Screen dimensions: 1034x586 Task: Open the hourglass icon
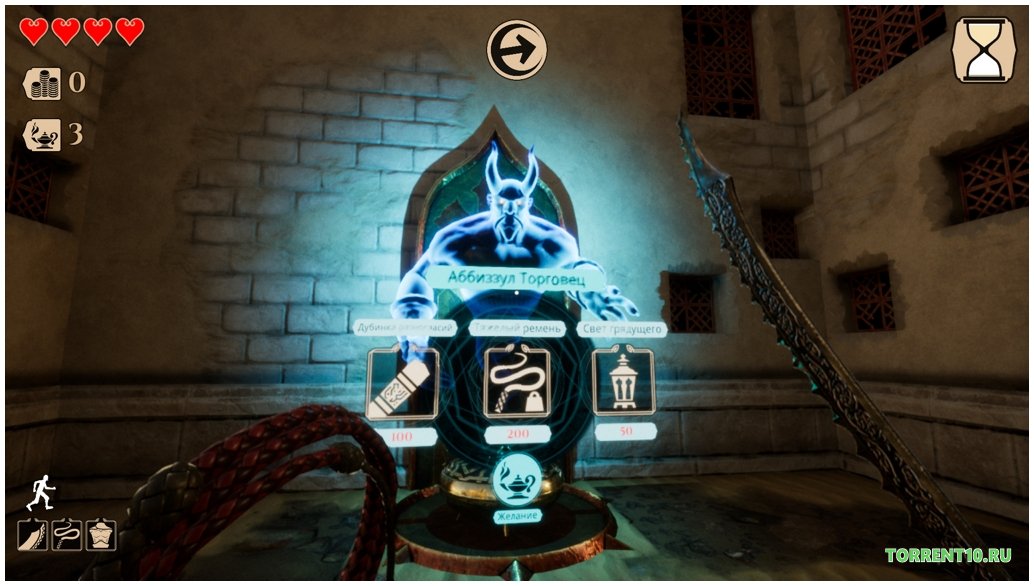click(983, 49)
